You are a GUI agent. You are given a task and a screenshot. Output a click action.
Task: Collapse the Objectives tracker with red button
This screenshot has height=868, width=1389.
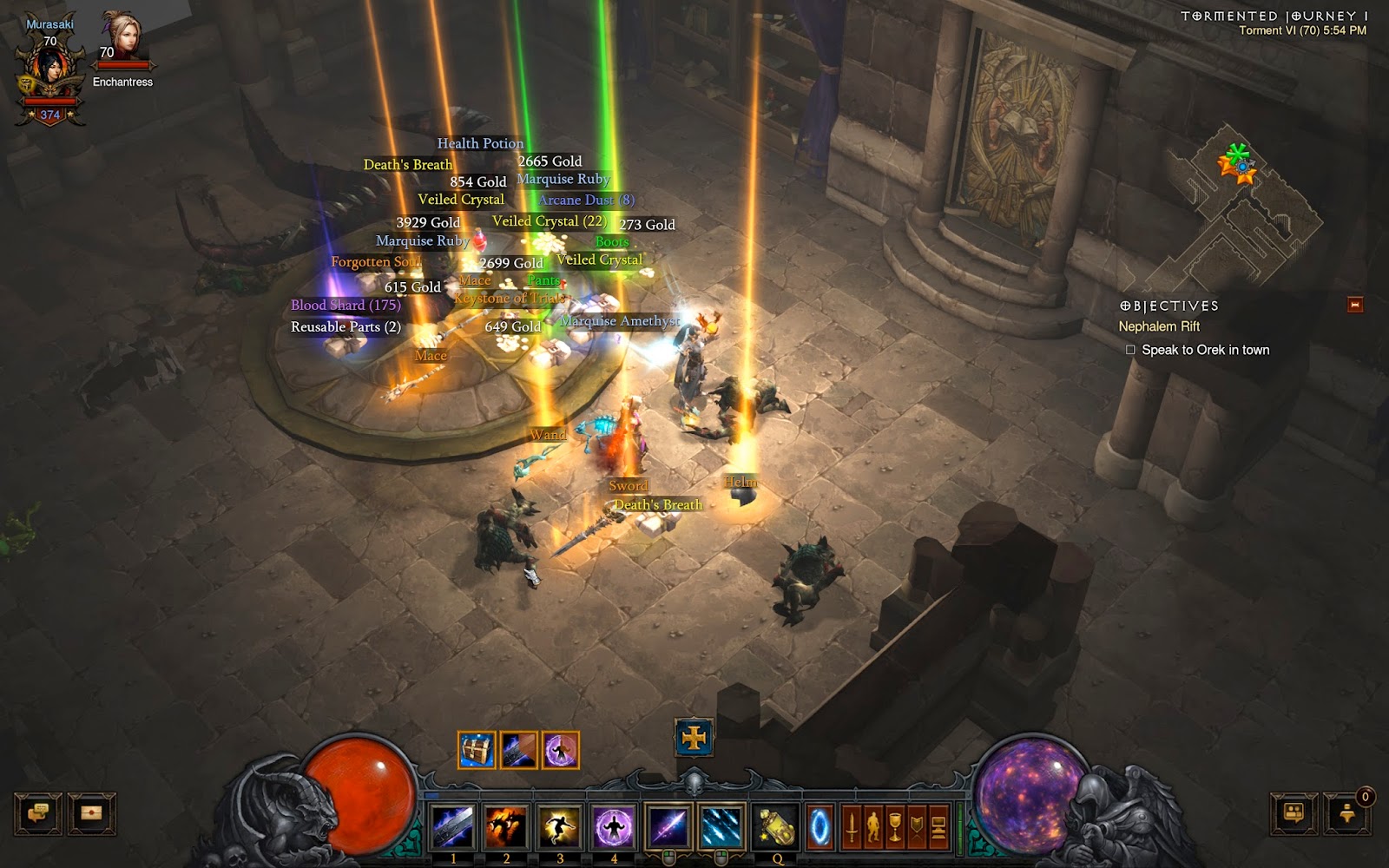(1354, 305)
